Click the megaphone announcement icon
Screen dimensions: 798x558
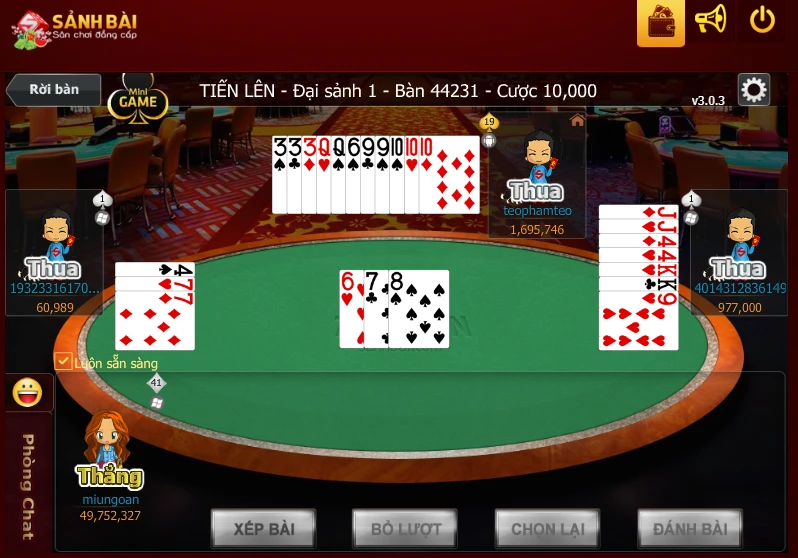click(710, 20)
